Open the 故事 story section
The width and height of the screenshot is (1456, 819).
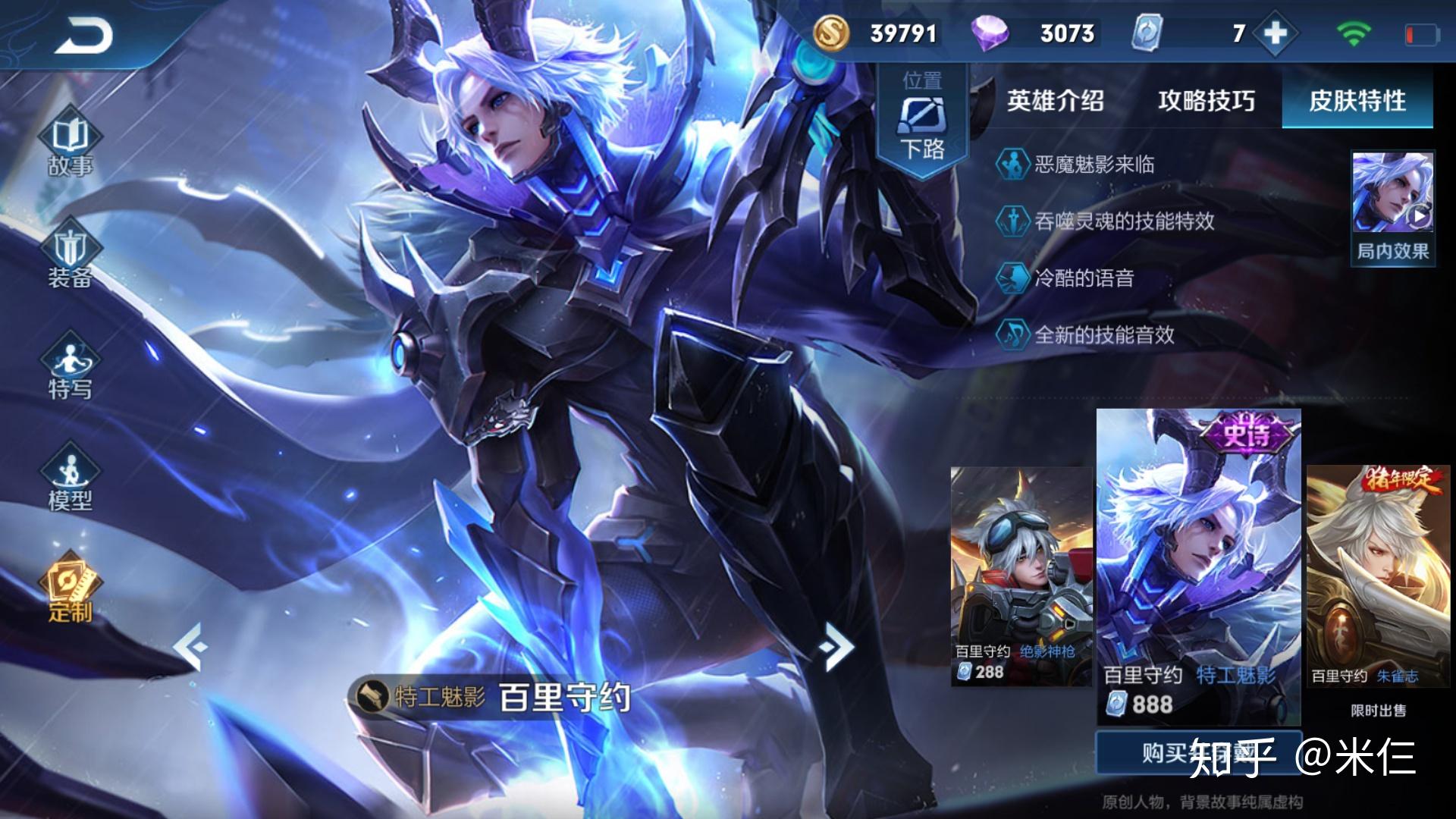point(70,144)
